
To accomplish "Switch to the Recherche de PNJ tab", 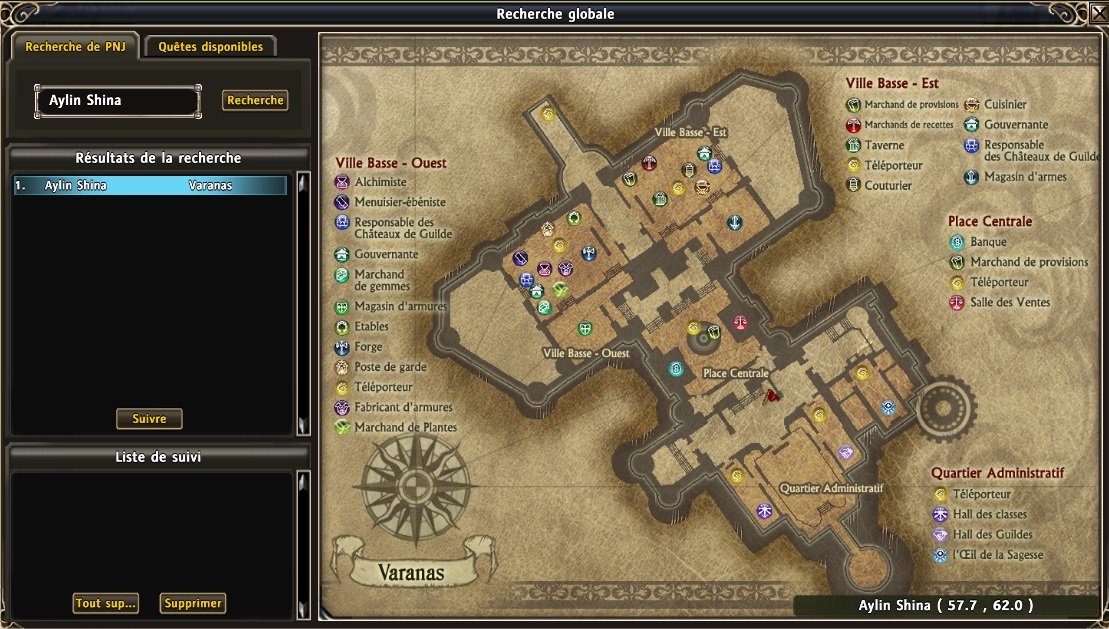I will pyautogui.click(x=75, y=47).
